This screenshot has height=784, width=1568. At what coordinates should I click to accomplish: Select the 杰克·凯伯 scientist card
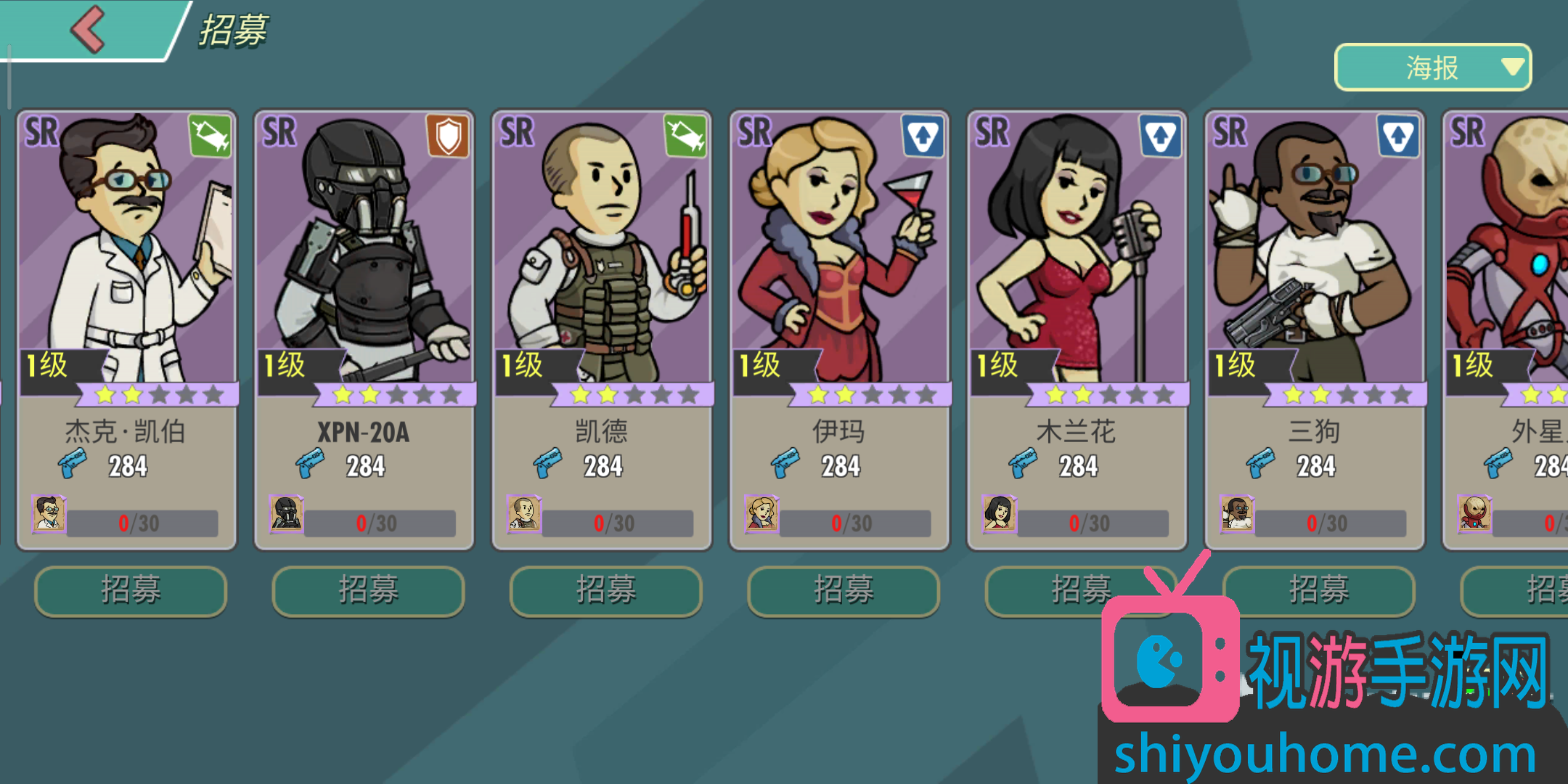[127, 327]
